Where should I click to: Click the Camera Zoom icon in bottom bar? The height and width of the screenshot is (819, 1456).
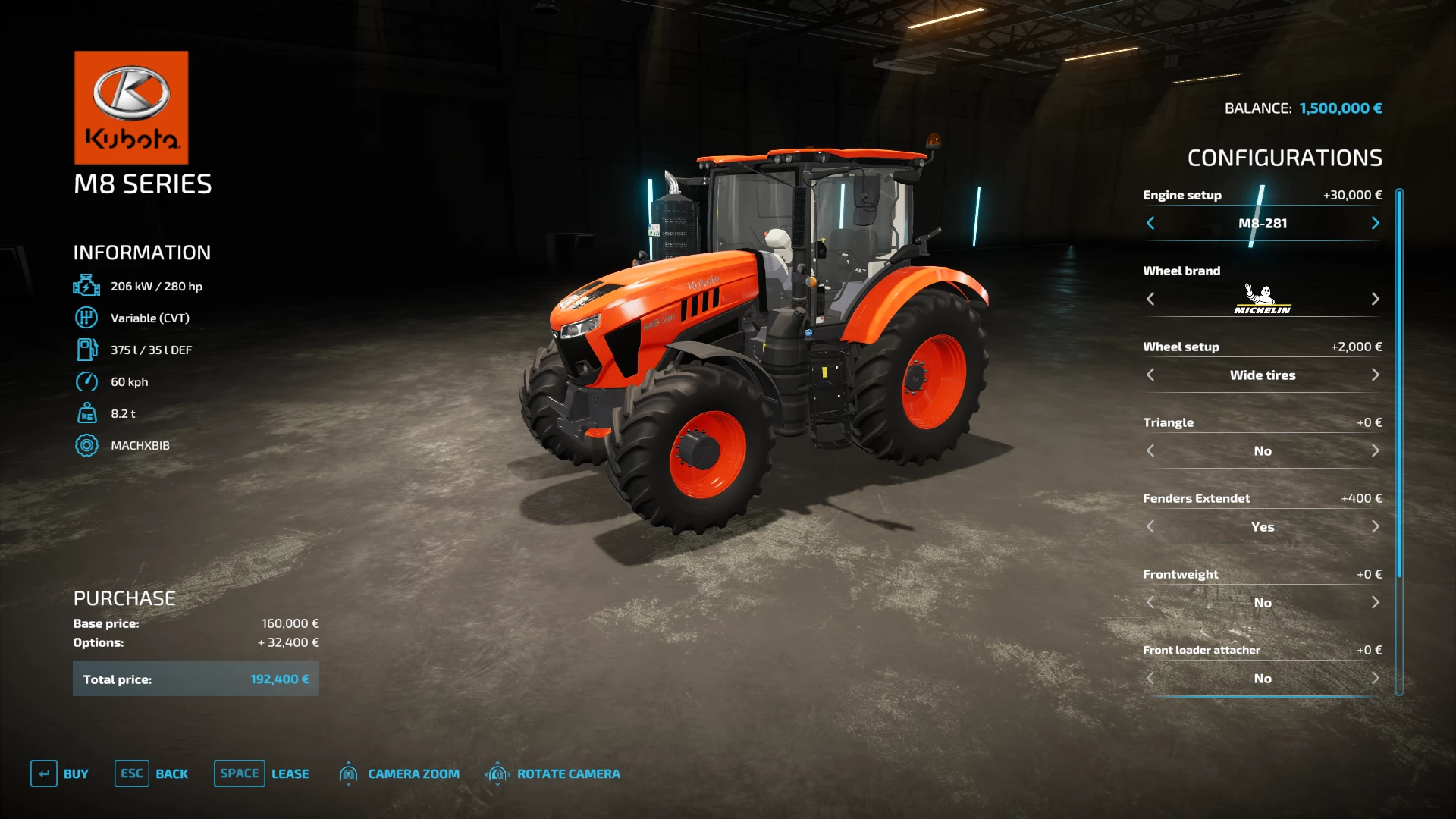tap(349, 773)
